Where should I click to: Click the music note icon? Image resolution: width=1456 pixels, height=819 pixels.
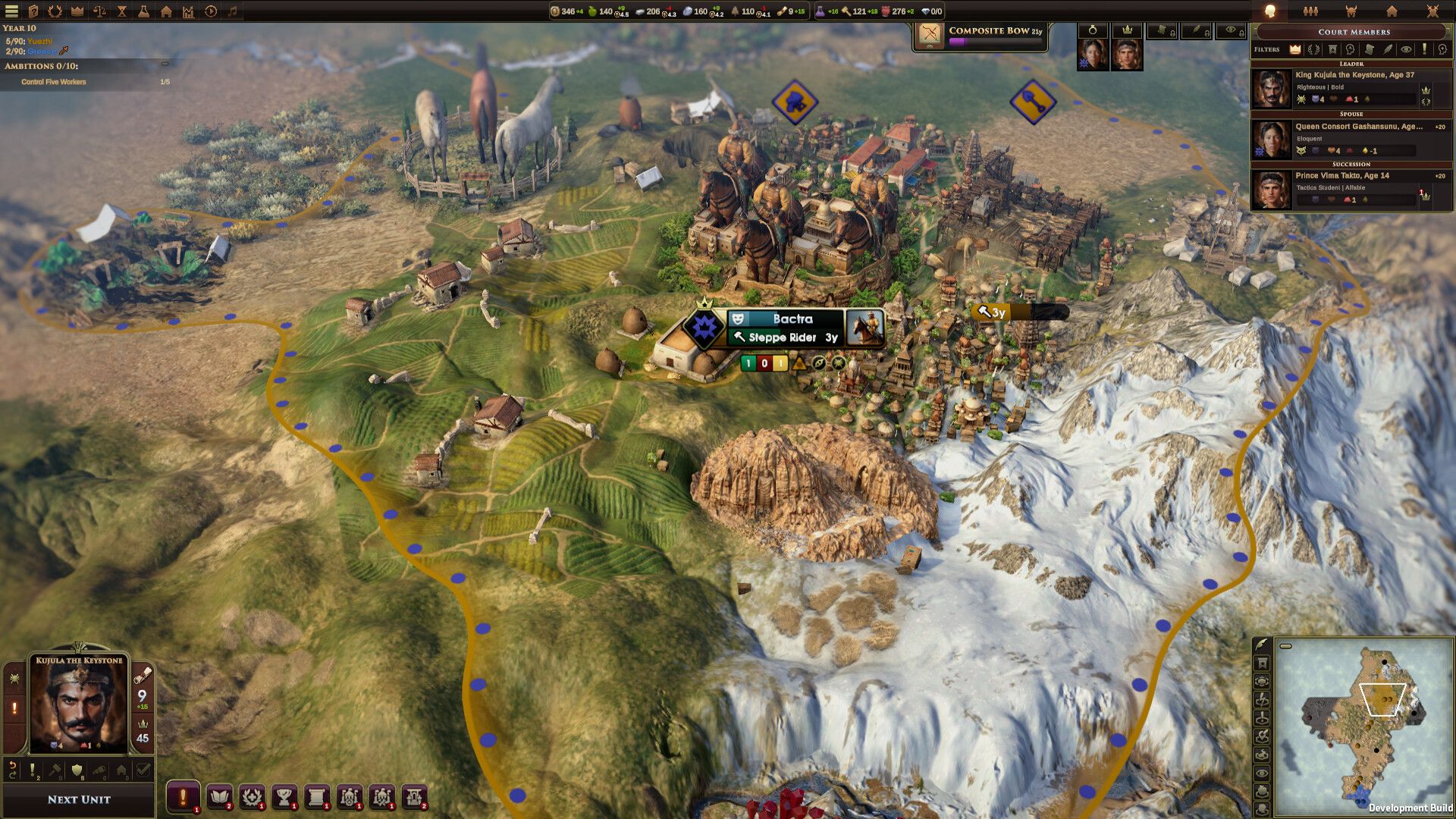coord(233,11)
